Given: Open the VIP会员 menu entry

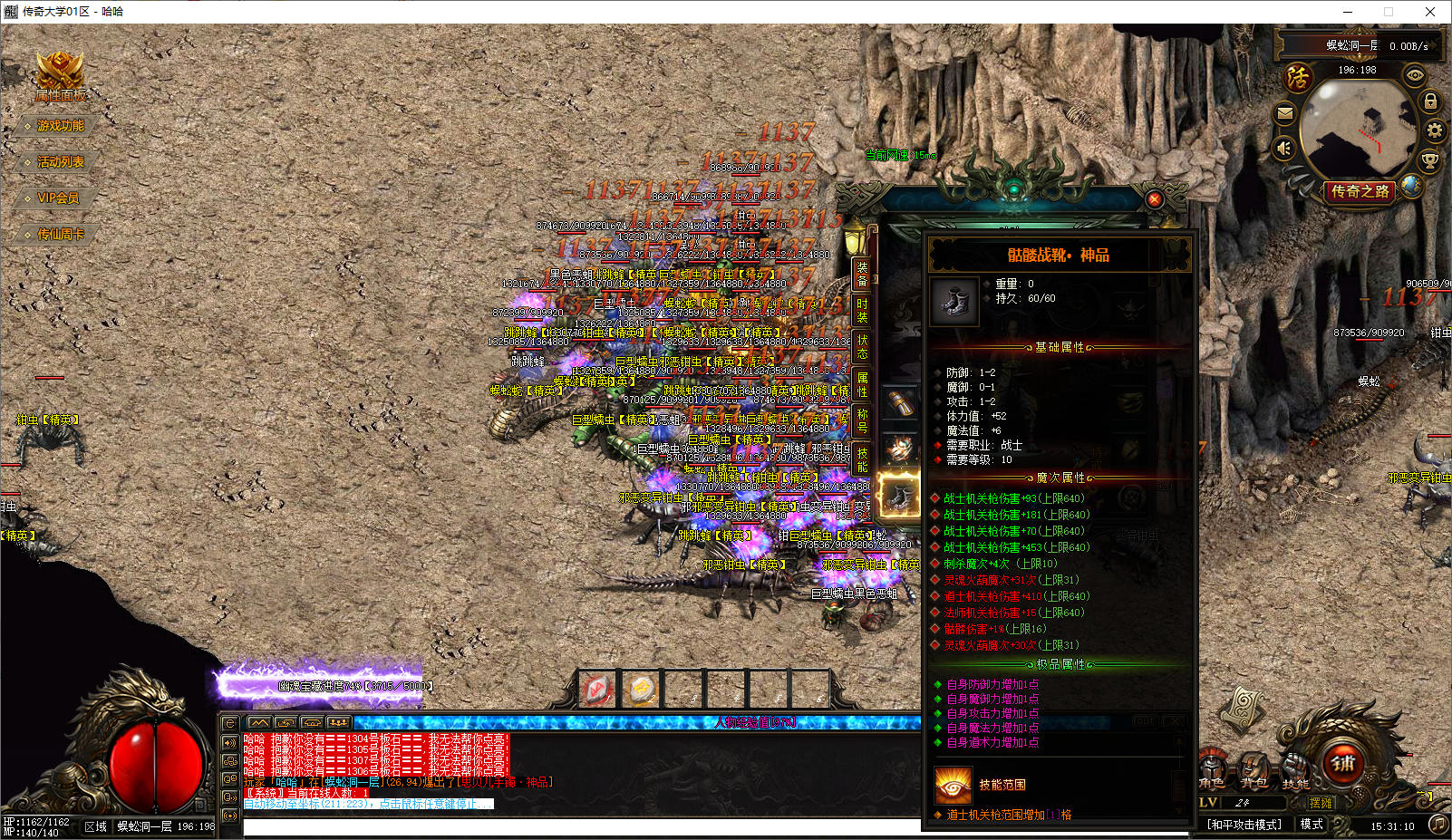Looking at the screenshot, I should point(57,198).
